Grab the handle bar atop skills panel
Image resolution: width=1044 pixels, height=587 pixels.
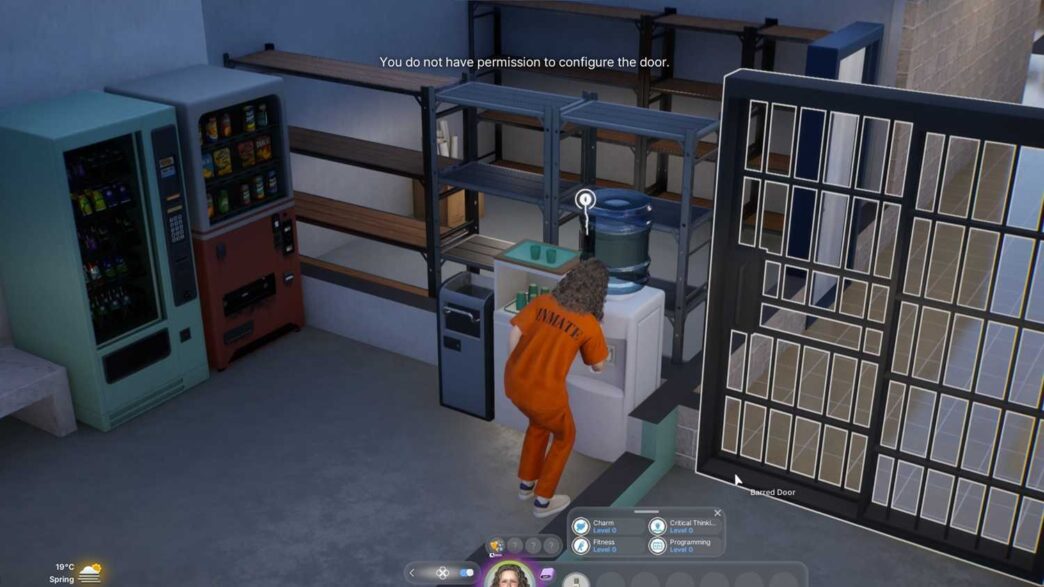[647, 511]
